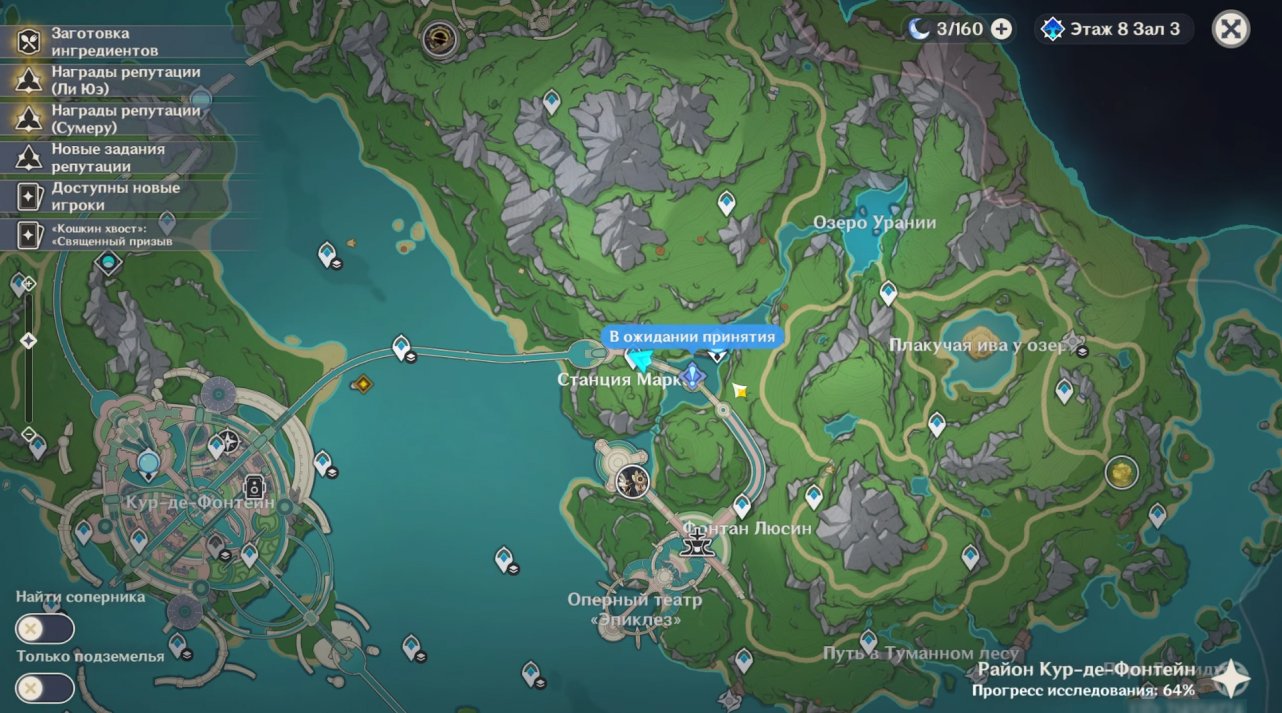Toggle the 'Только подземелья' switch
The height and width of the screenshot is (713, 1282).
click(x=45, y=688)
